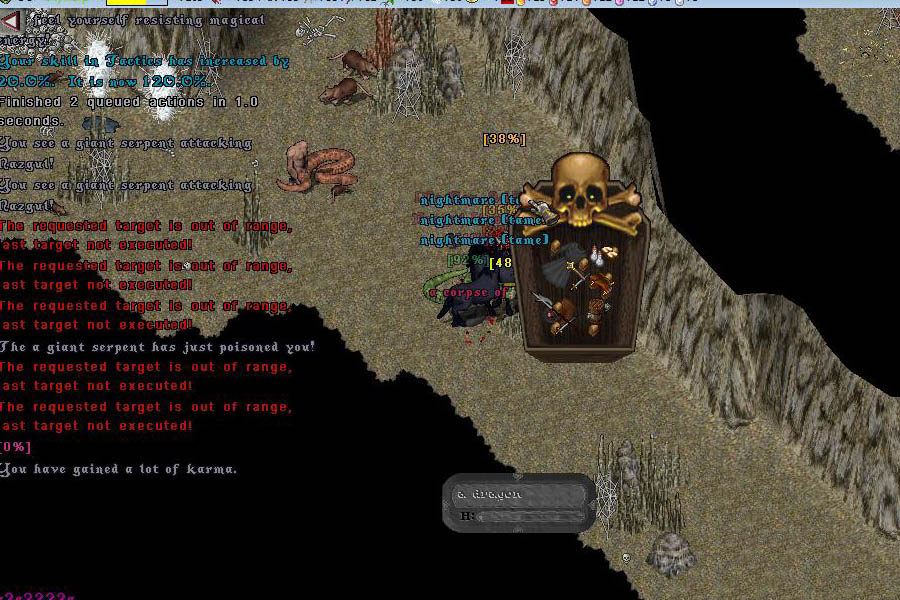The image size is (900, 600).
Task: Collapse the journal with the red arrow
Action: [11, 20]
